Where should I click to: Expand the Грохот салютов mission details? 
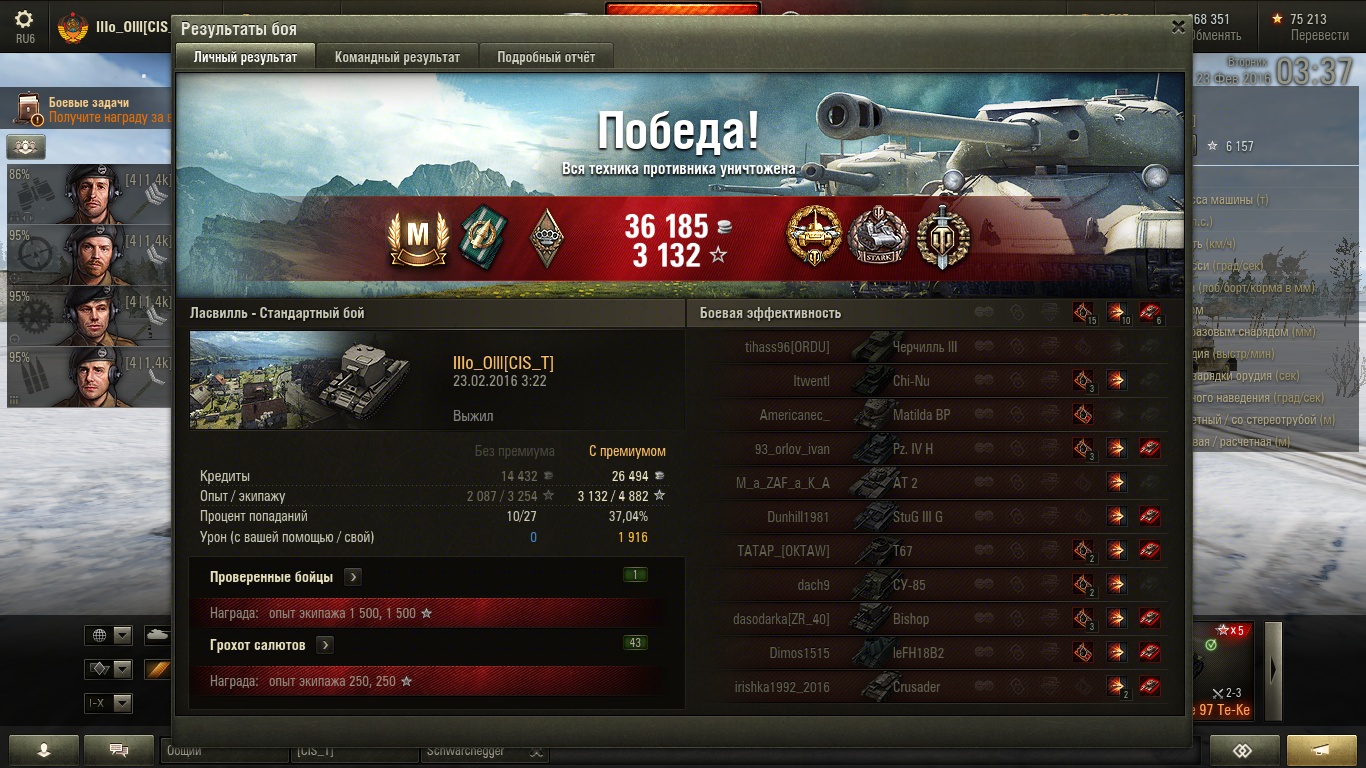click(325, 645)
